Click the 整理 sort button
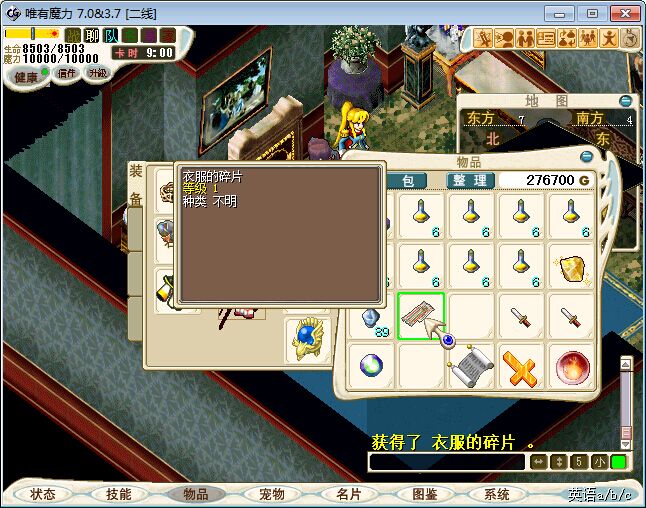The height and width of the screenshot is (508, 646). (x=467, y=180)
